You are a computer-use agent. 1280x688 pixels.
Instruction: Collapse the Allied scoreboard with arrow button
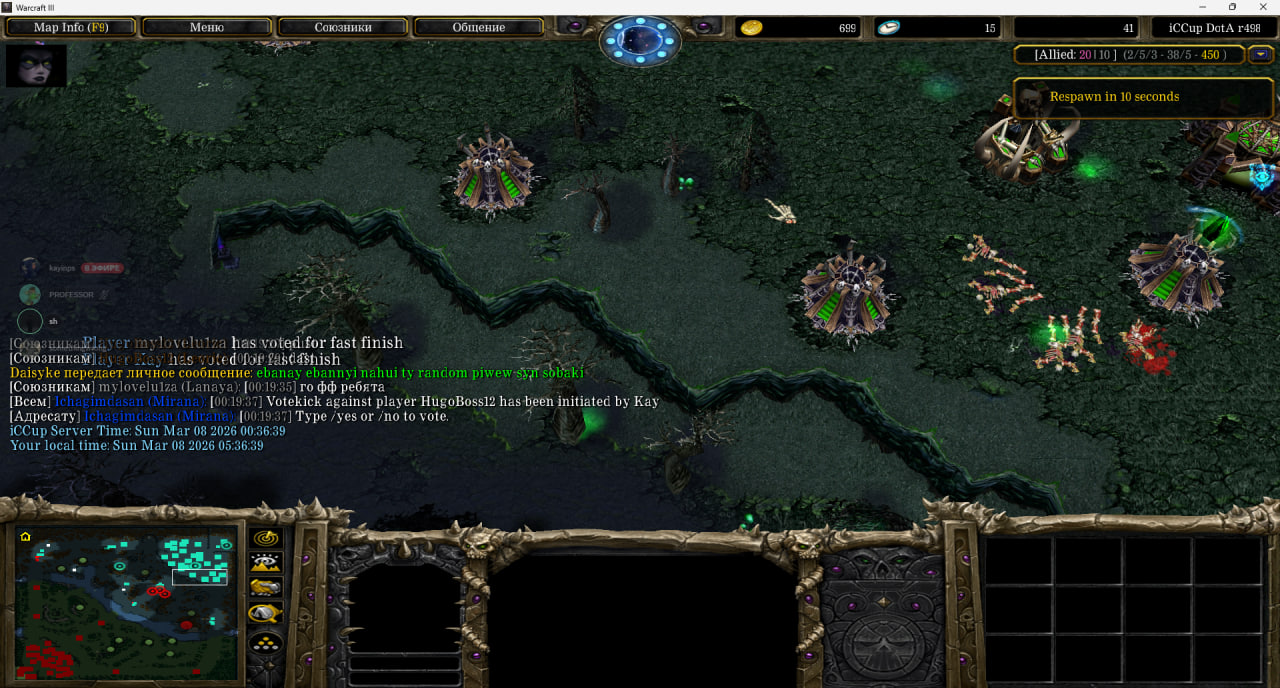[x=1263, y=54]
